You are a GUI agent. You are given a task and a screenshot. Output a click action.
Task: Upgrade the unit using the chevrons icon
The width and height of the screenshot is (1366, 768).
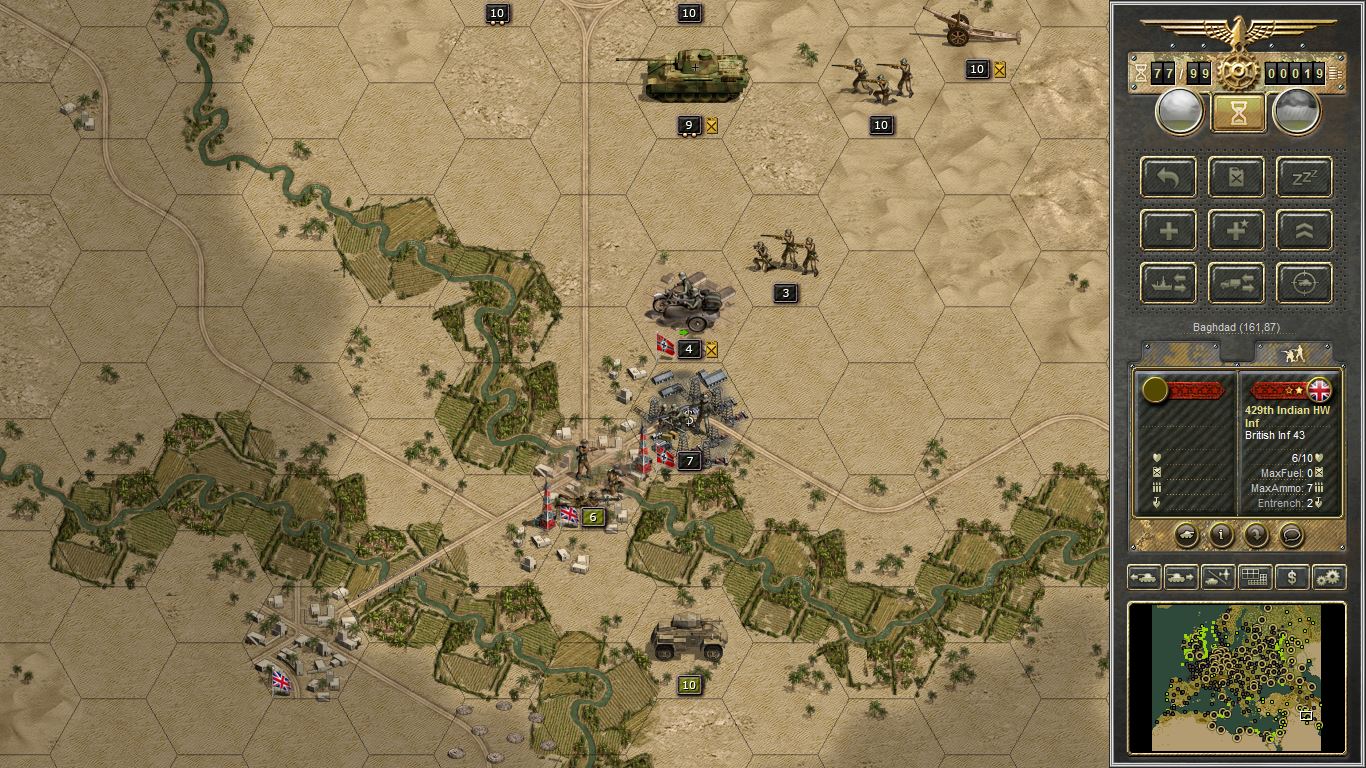pos(1304,230)
